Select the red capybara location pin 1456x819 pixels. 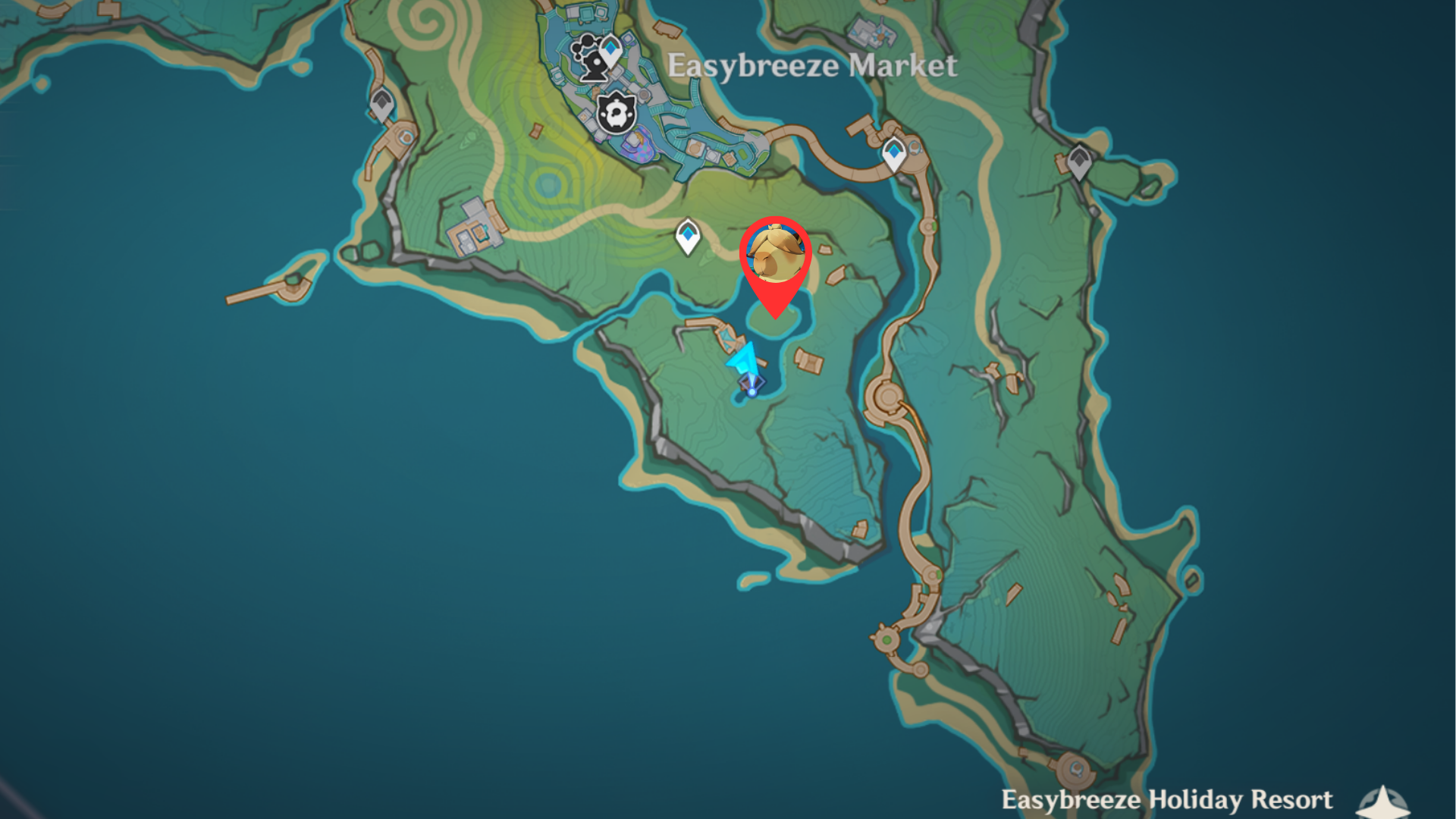coord(775,256)
